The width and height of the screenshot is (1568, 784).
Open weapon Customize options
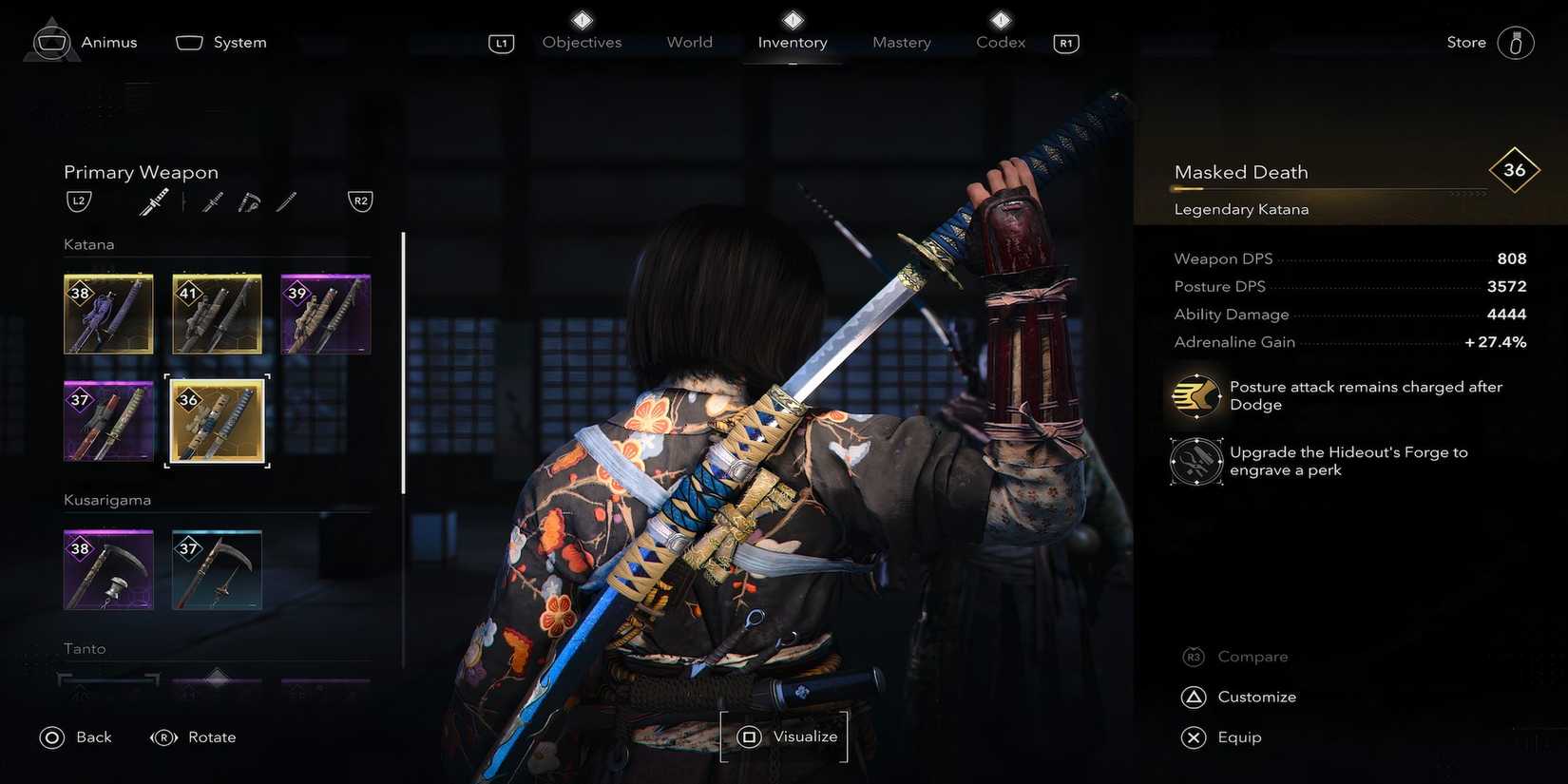[1238, 697]
